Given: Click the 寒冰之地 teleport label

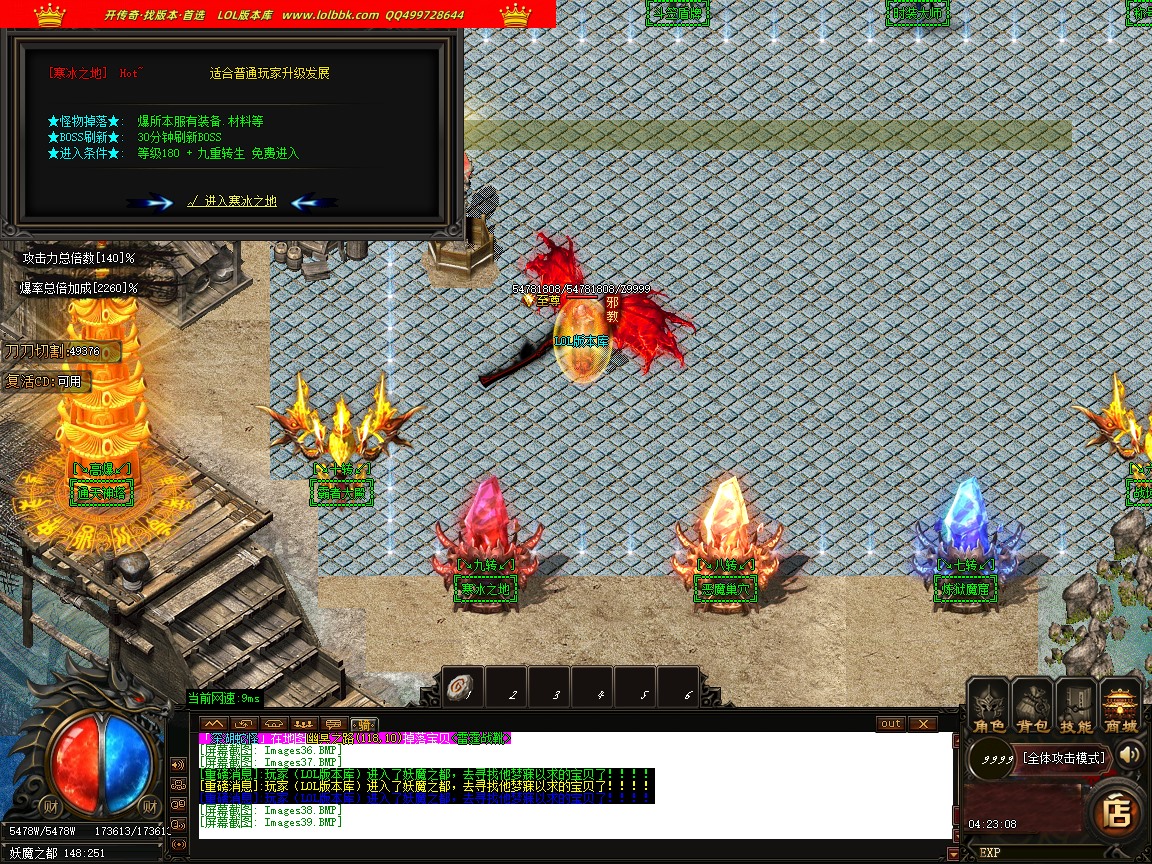Looking at the screenshot, I should click(x=486, y=589).
